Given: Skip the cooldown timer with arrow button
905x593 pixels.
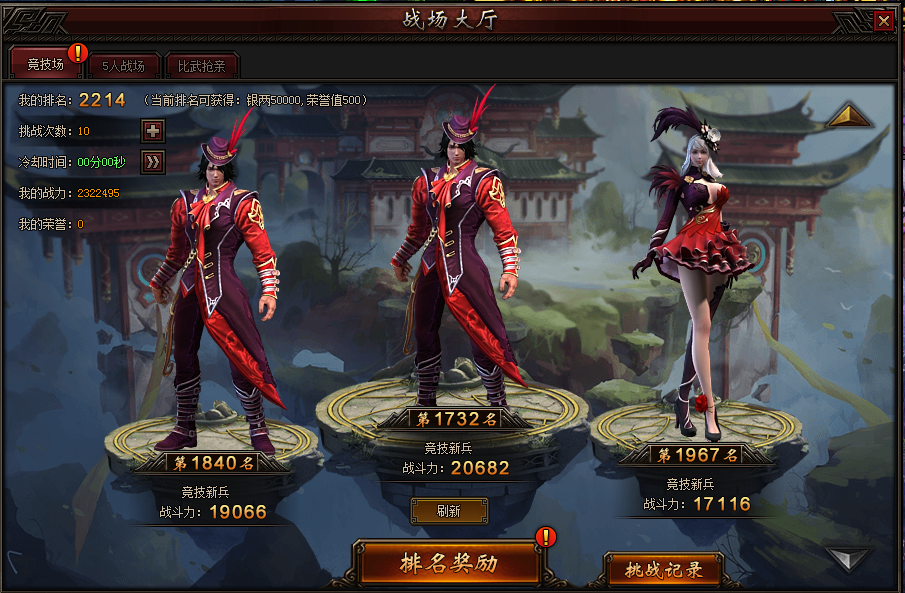Looking at the screenshot, I should [x=153, y=161].
